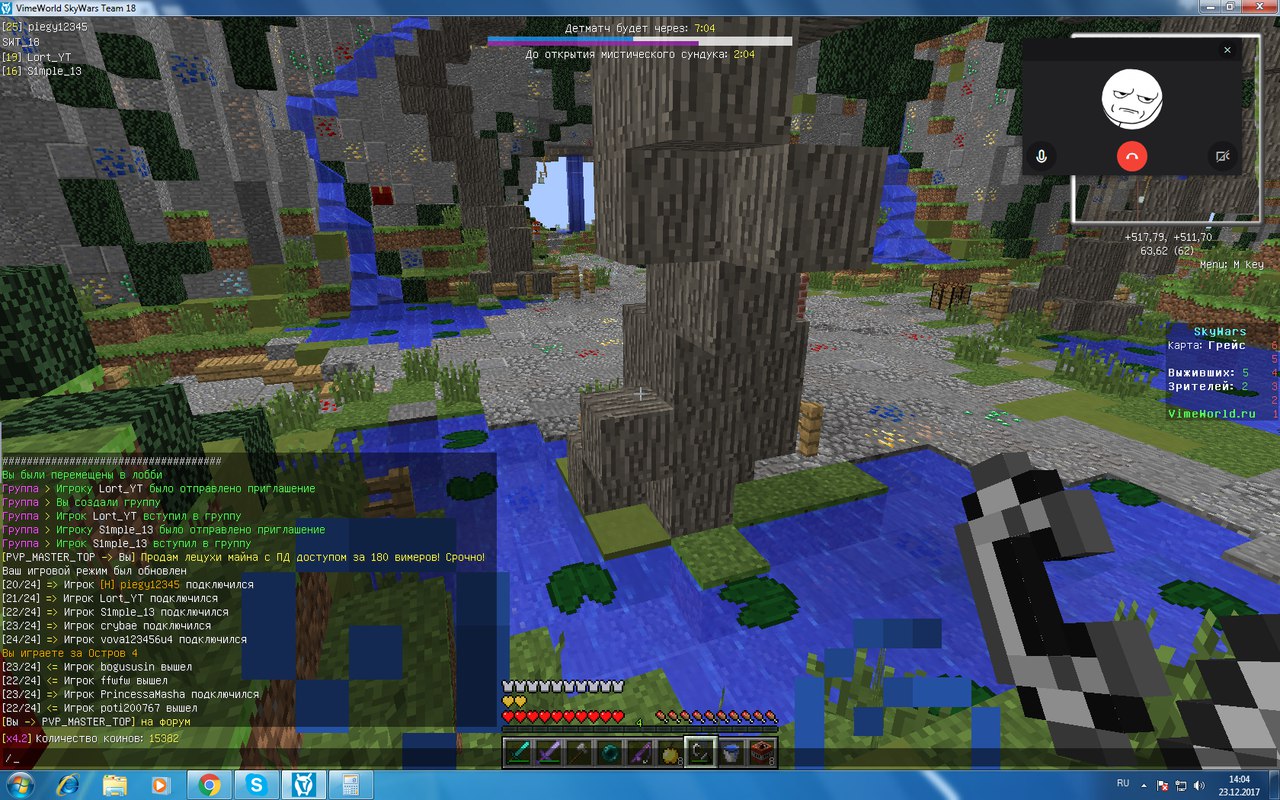The image size is (1280, 800).
Task: Select the golden apple stack slot
Action: point(669,752)
